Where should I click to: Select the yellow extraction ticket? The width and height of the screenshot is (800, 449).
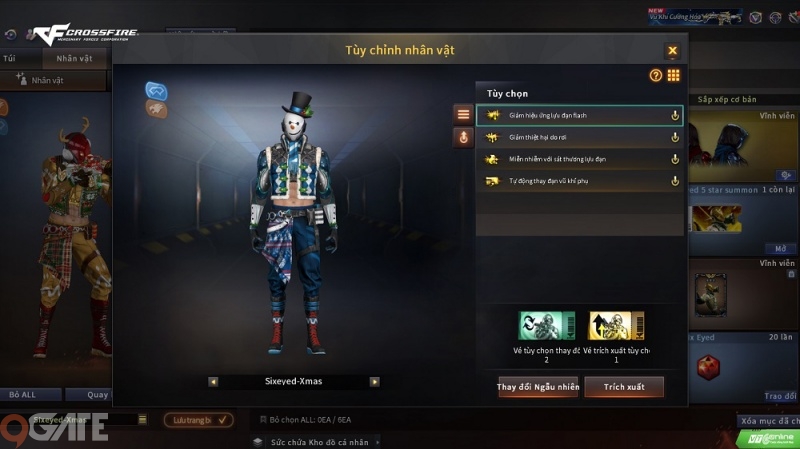(x=616, y=326)
